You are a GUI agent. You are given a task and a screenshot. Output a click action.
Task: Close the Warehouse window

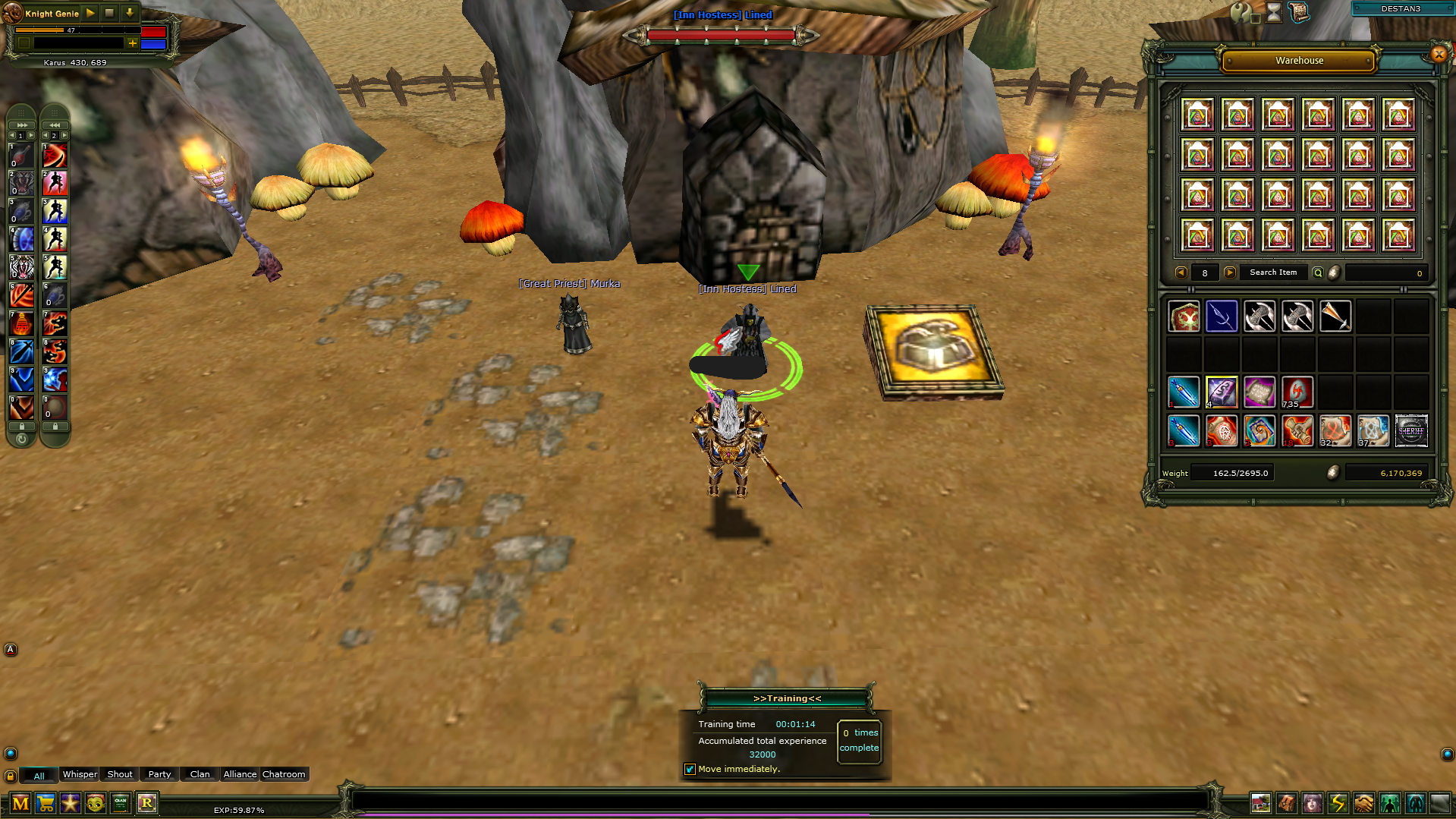pos(1439,54)
